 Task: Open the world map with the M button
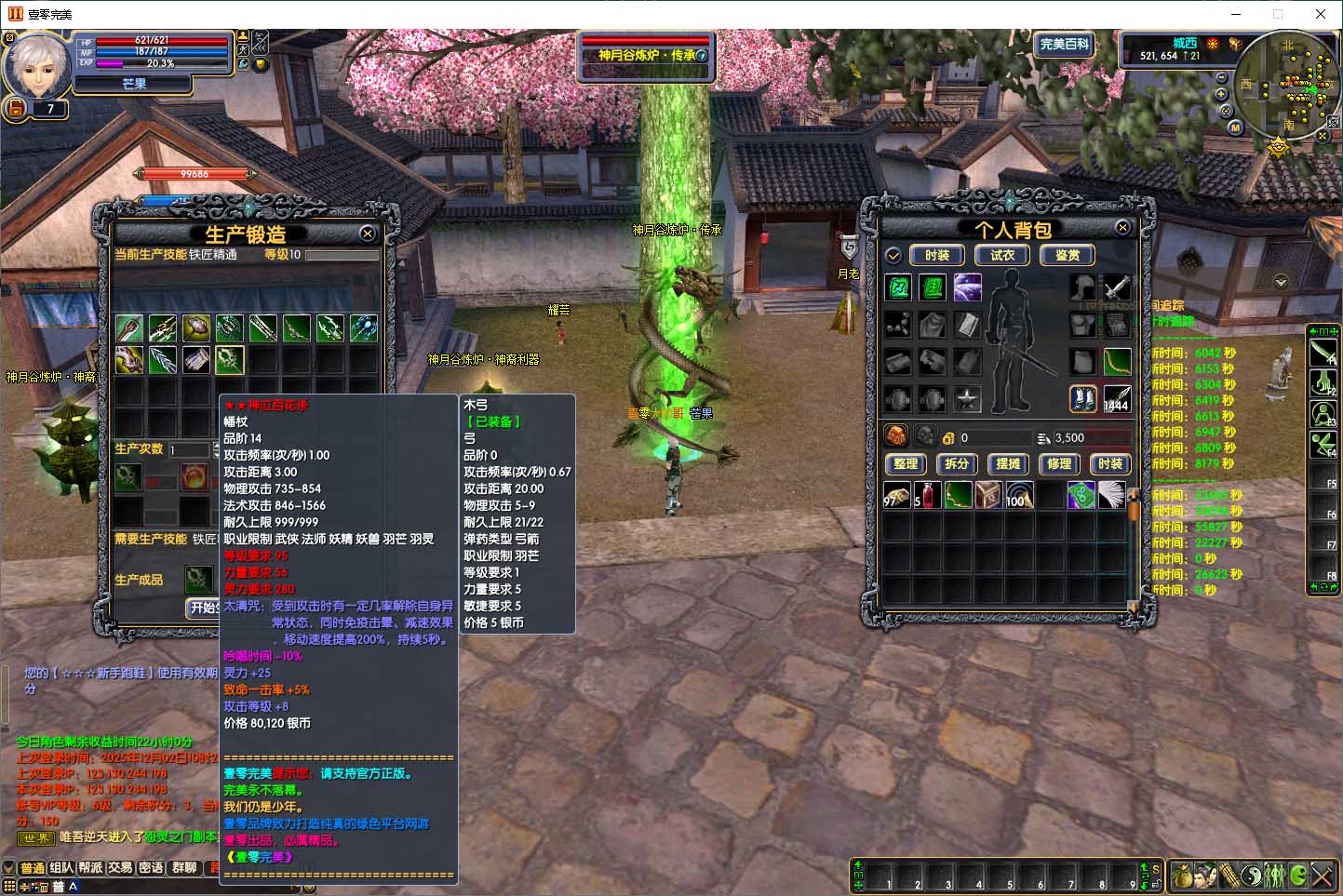[x=1235, y=127]
